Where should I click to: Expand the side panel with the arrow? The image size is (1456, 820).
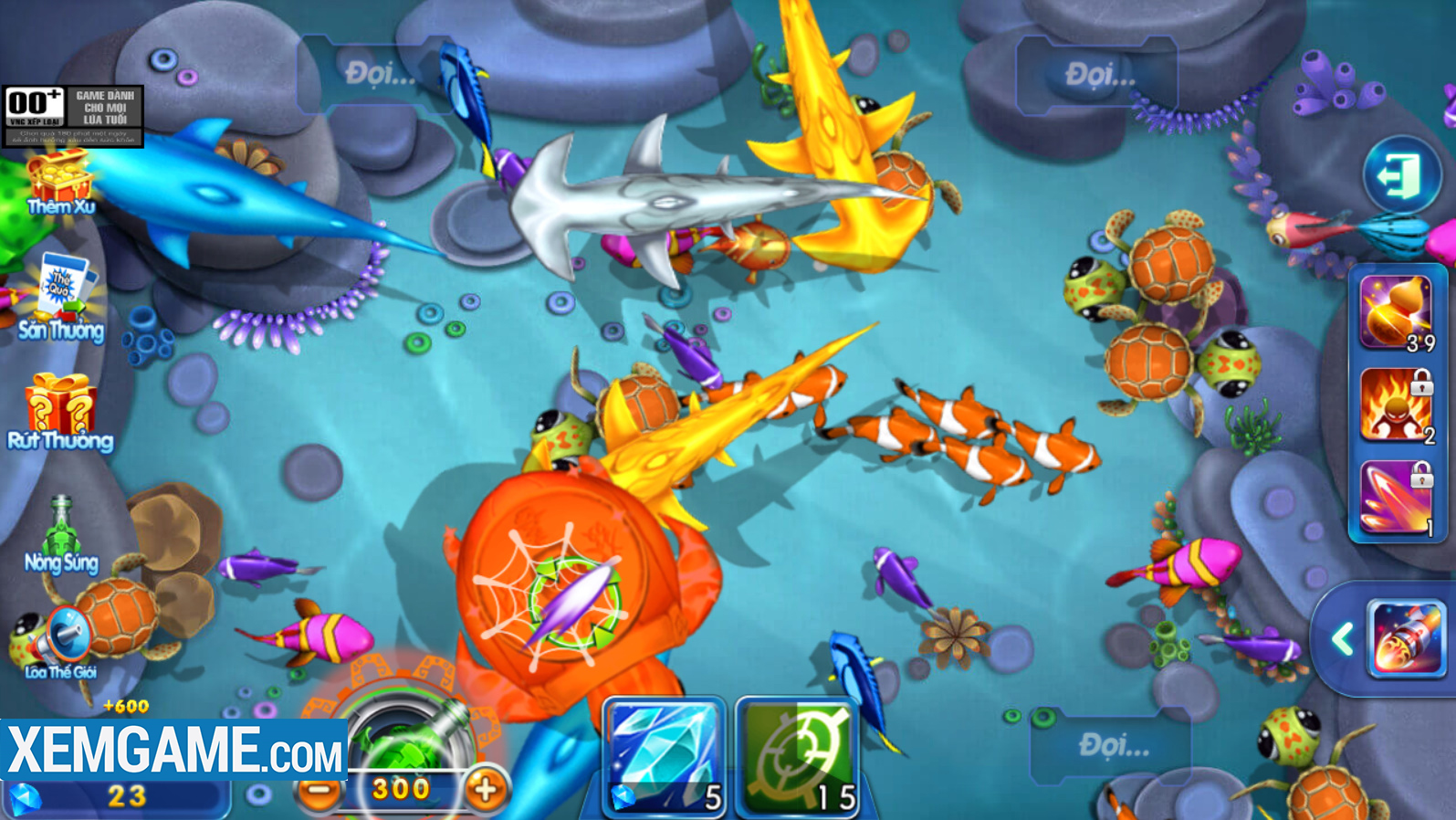click(1342, 639)
